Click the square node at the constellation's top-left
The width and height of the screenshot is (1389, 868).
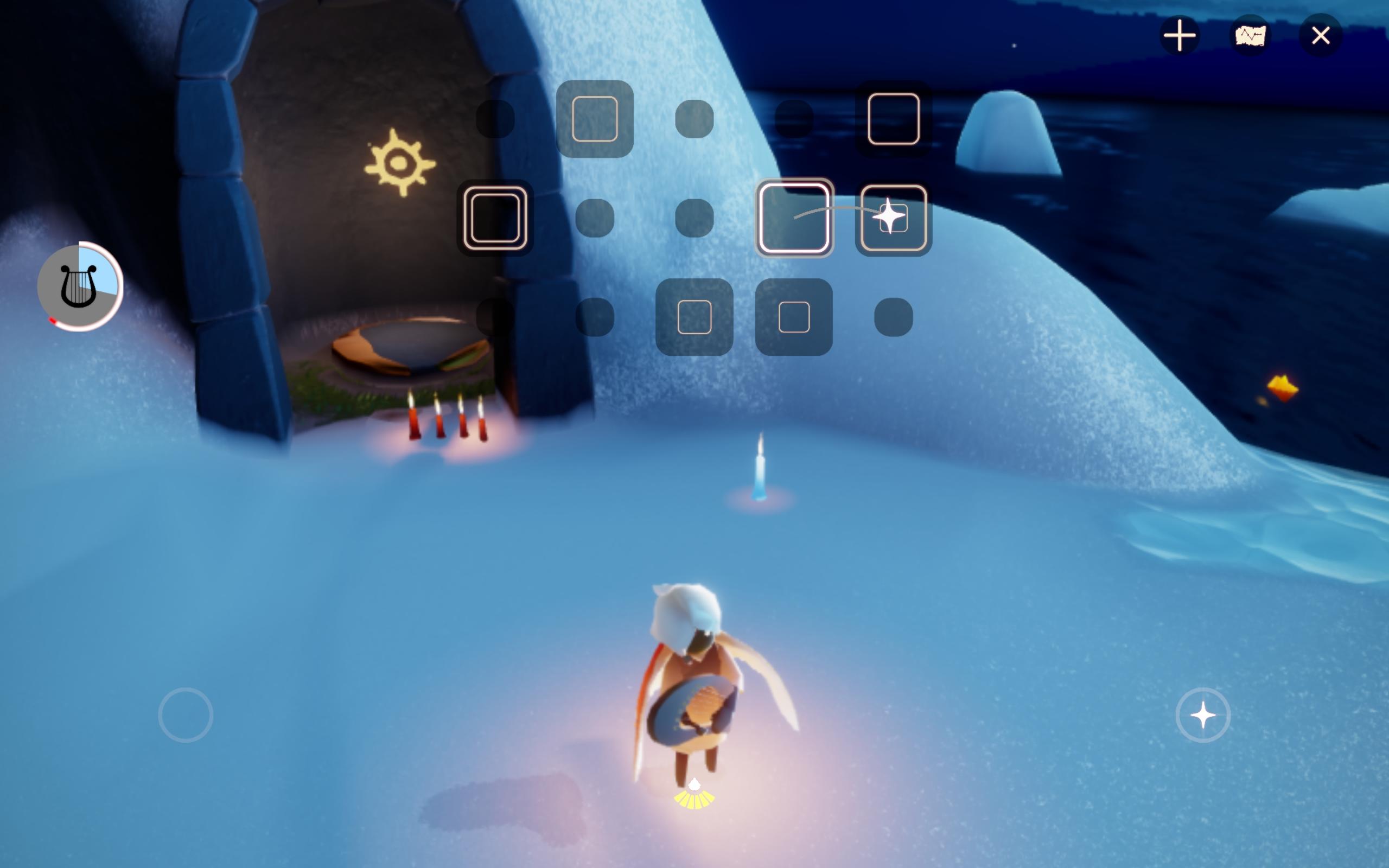pyautogui.click(x=594, y=119)
